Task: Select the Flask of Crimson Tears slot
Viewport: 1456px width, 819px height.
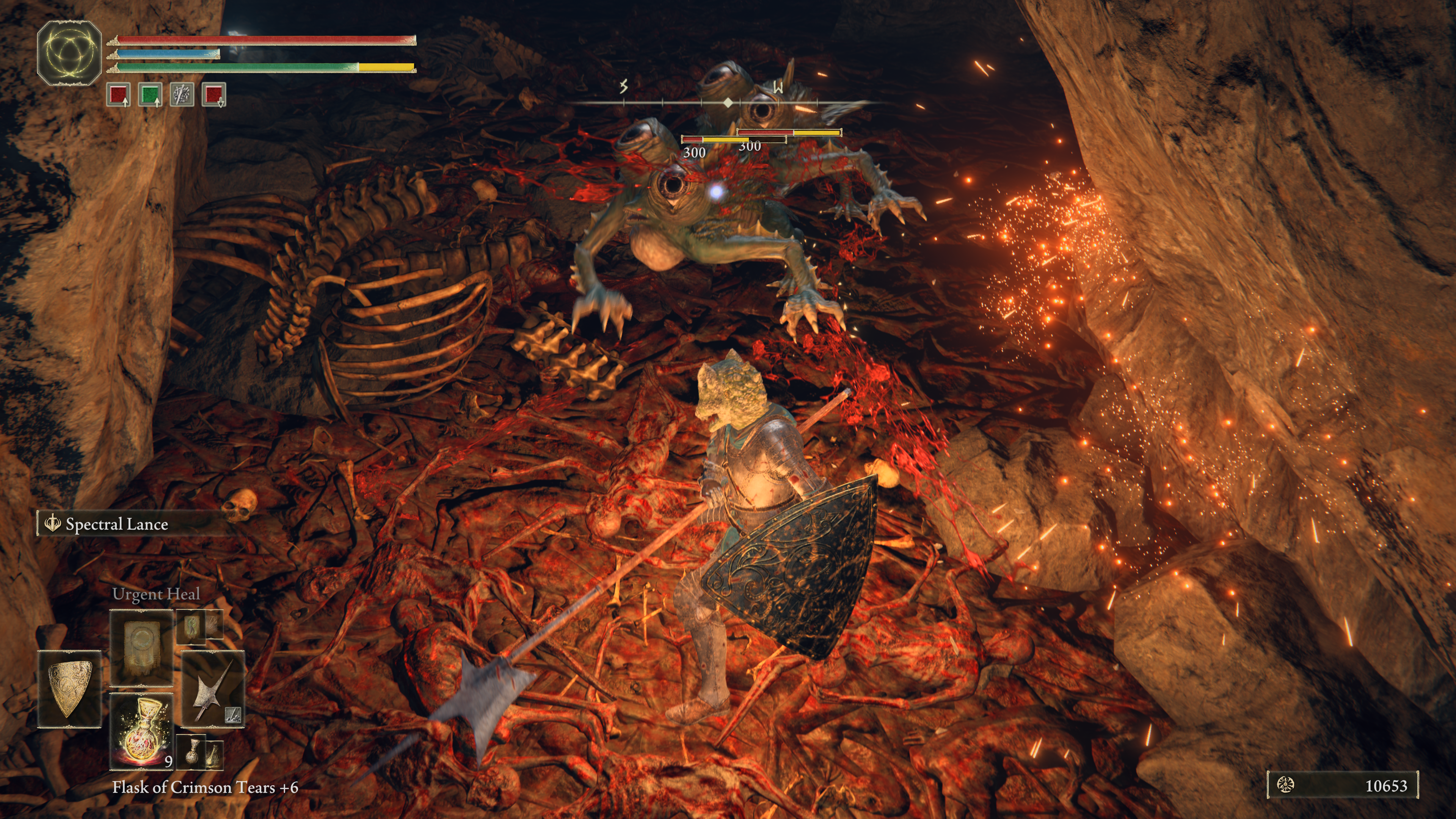Action: point(141,731)
